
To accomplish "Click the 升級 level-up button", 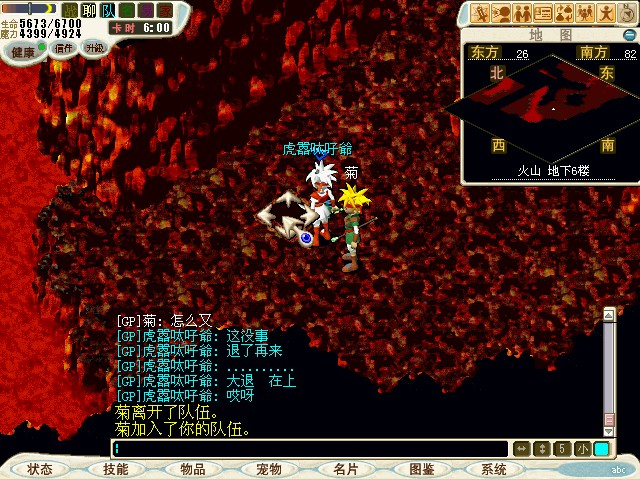I will [94, 48].
